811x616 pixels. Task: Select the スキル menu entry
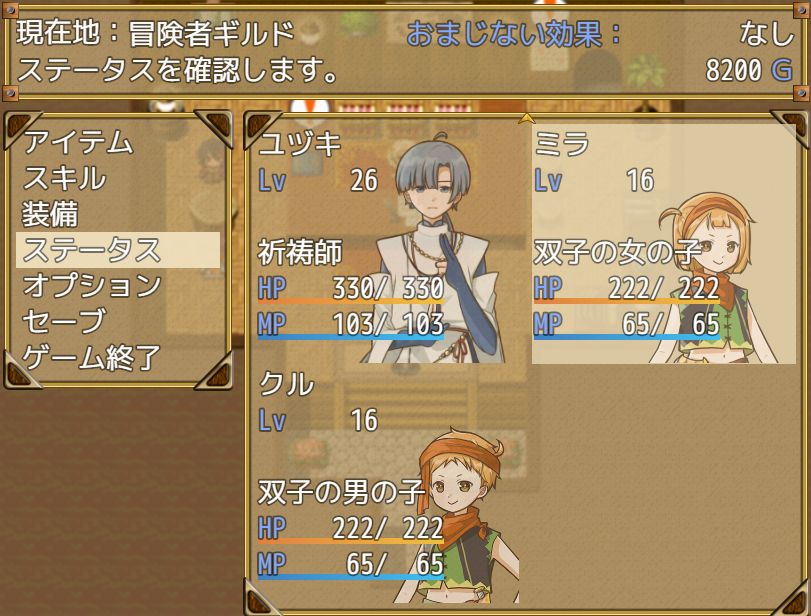coord(64,178)
